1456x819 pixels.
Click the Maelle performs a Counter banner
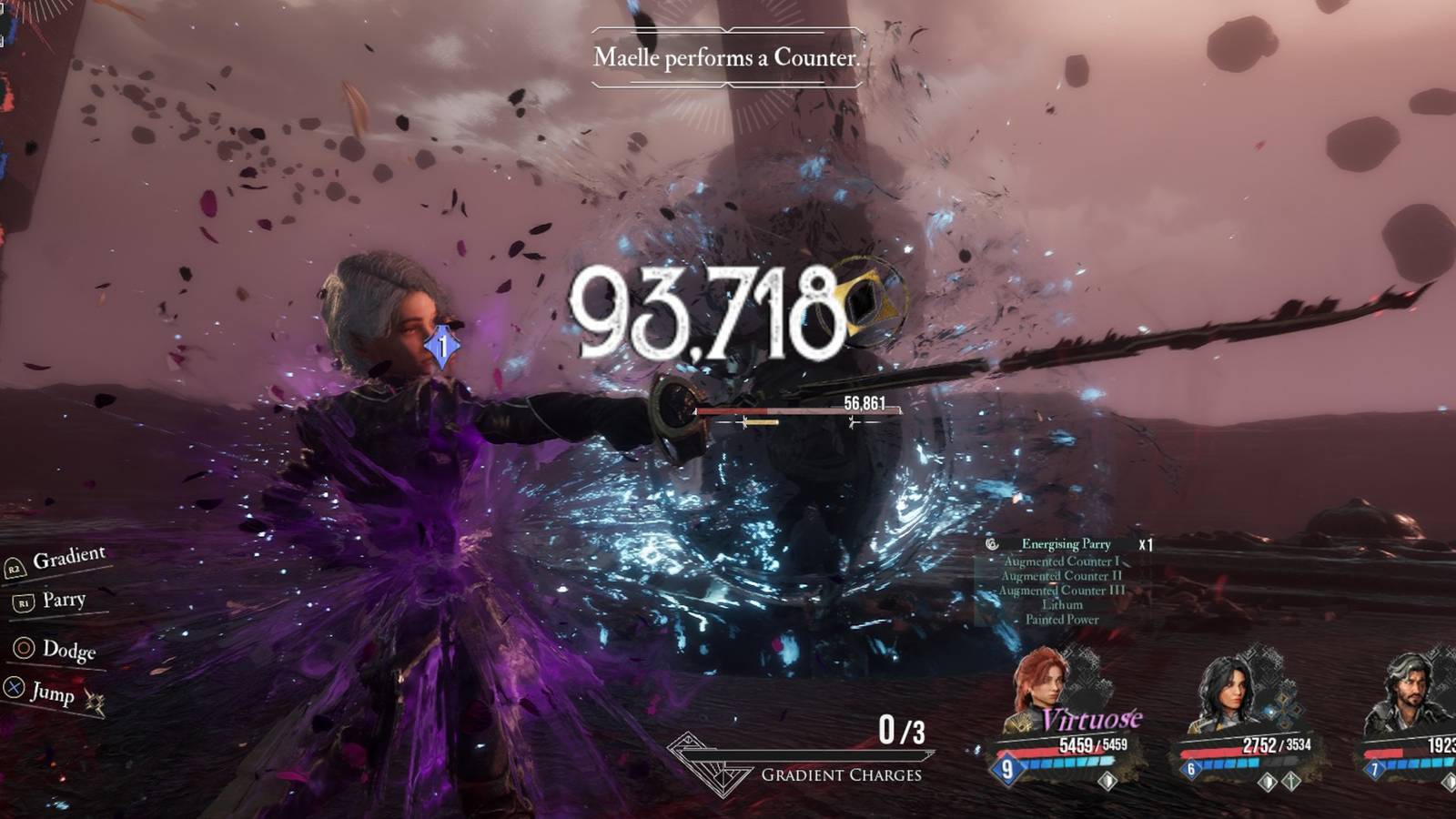click(728, 57)
